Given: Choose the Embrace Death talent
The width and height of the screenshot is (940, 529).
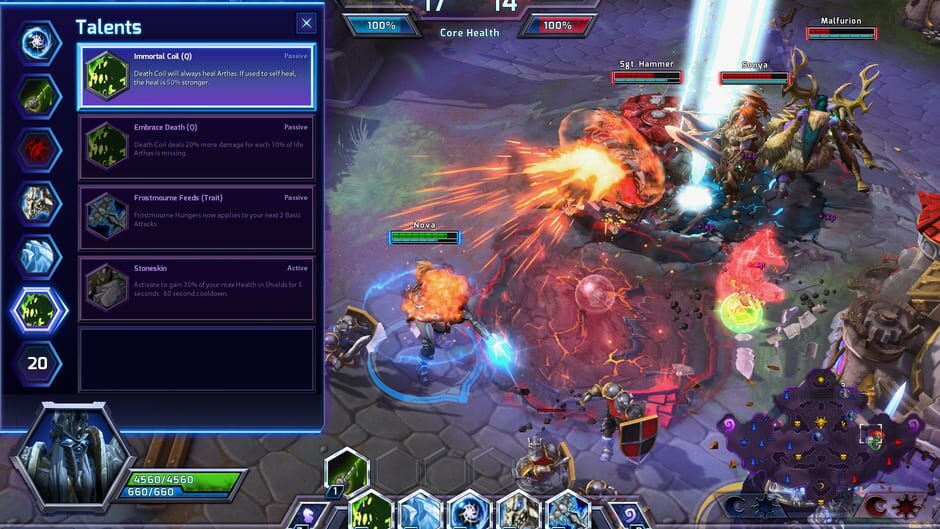Looking at the screenshot, I should tap(197, 147).
